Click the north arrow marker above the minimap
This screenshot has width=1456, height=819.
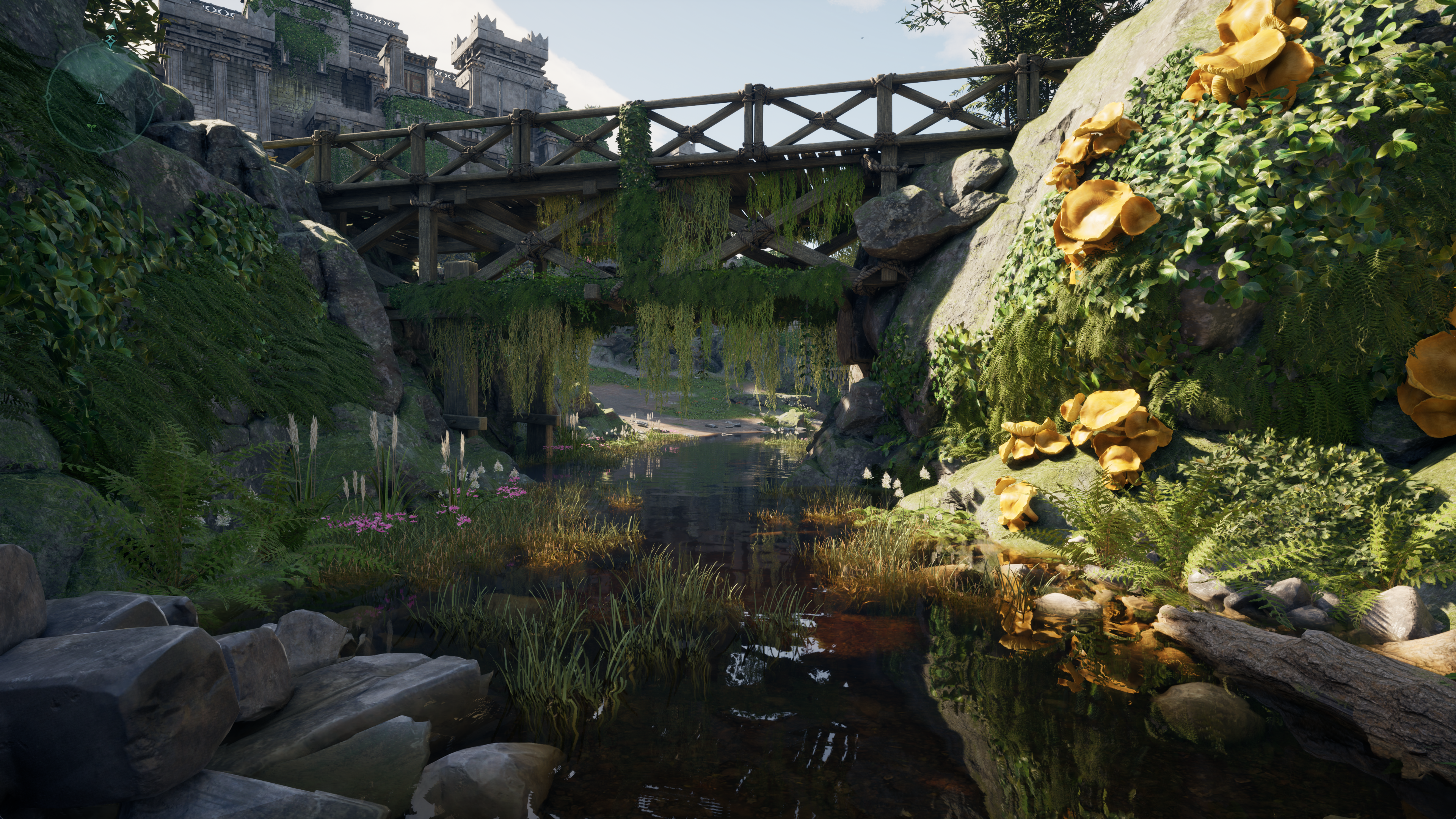pos(113,25)
